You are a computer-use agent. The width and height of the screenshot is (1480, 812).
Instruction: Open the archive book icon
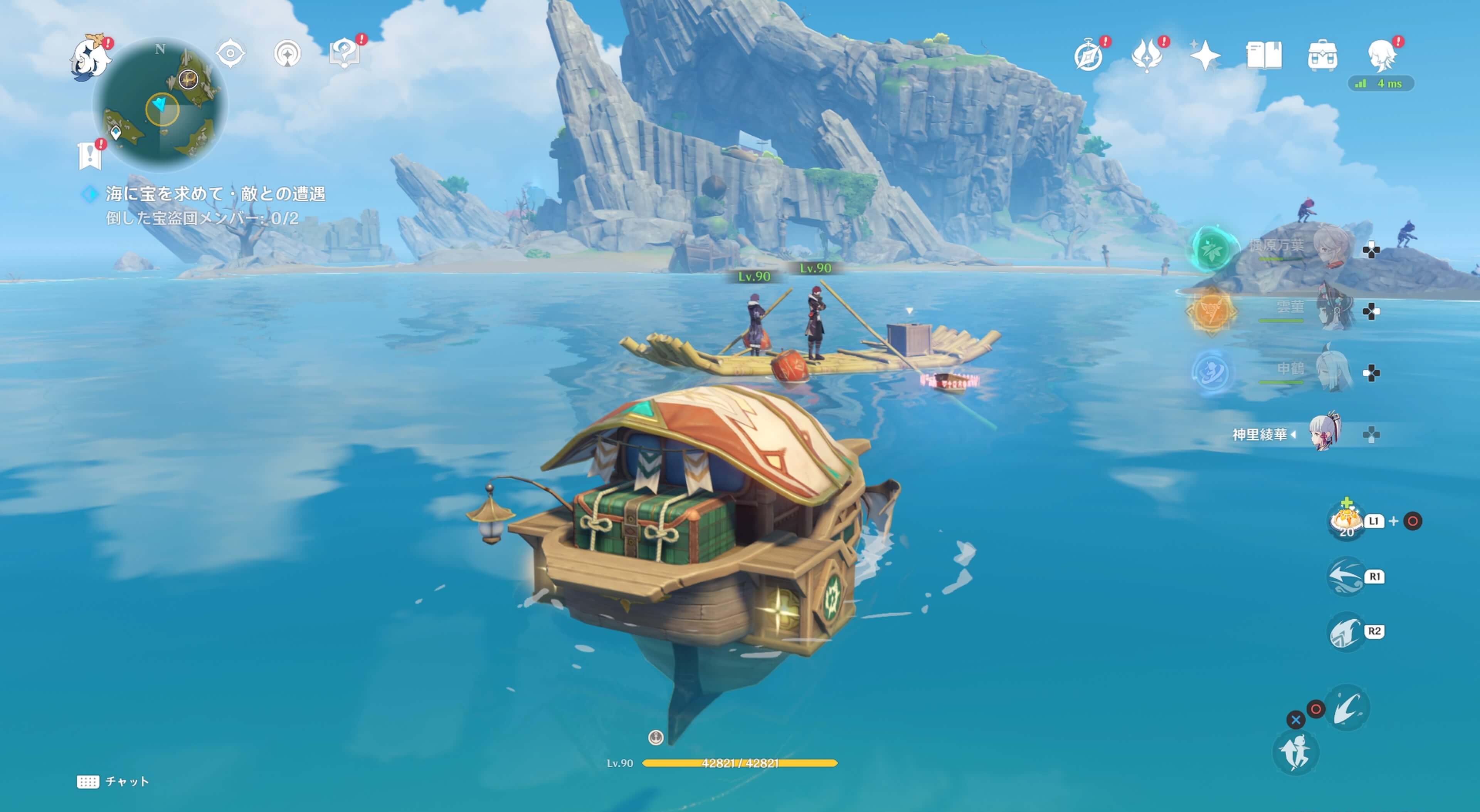1263,56
